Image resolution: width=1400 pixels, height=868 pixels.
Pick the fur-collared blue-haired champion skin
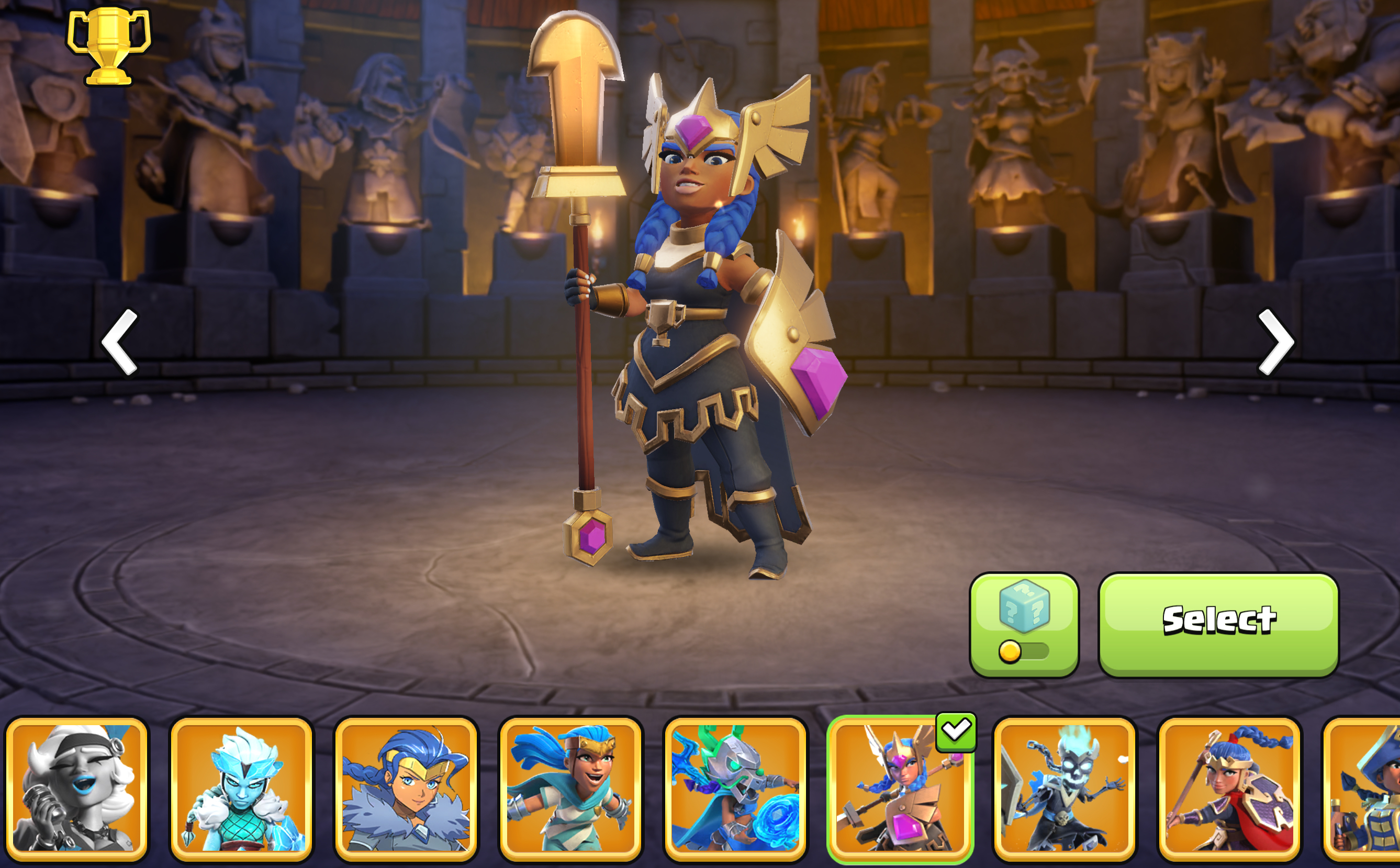[406, 789]
